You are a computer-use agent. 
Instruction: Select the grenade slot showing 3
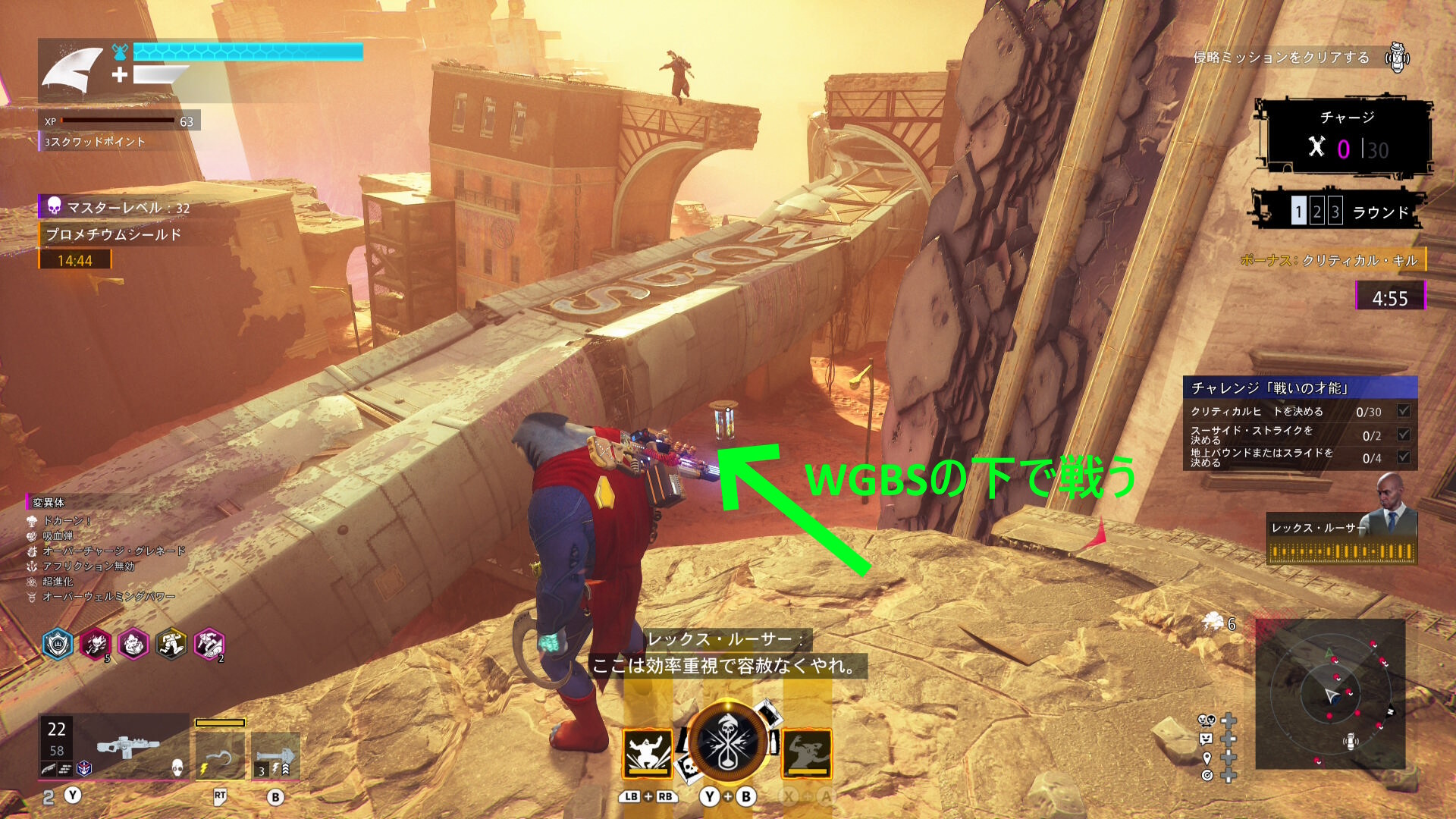click(275, 756)
